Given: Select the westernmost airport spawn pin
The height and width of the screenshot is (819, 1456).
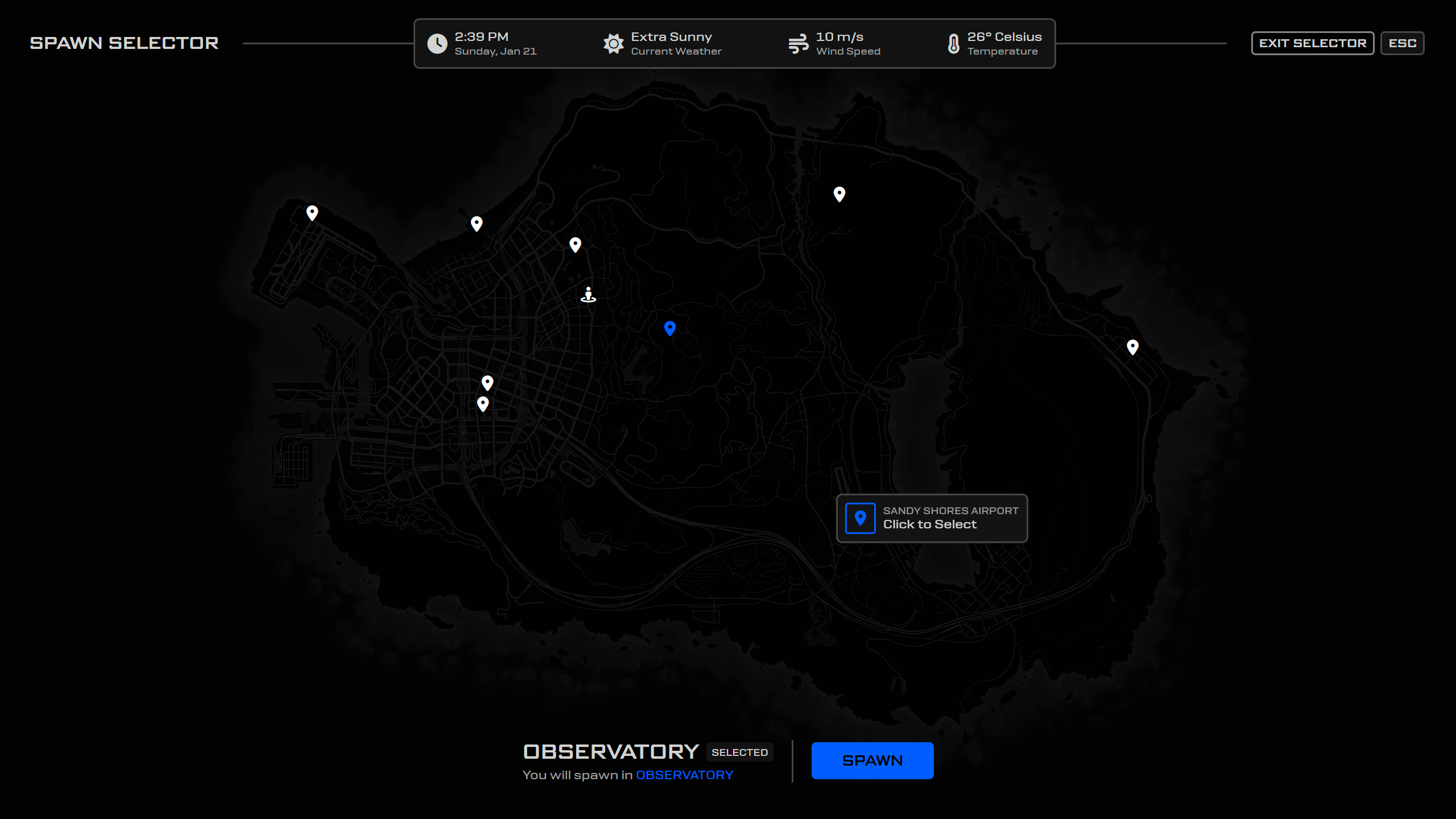Looking at the screenshot, I should (312, 212).
